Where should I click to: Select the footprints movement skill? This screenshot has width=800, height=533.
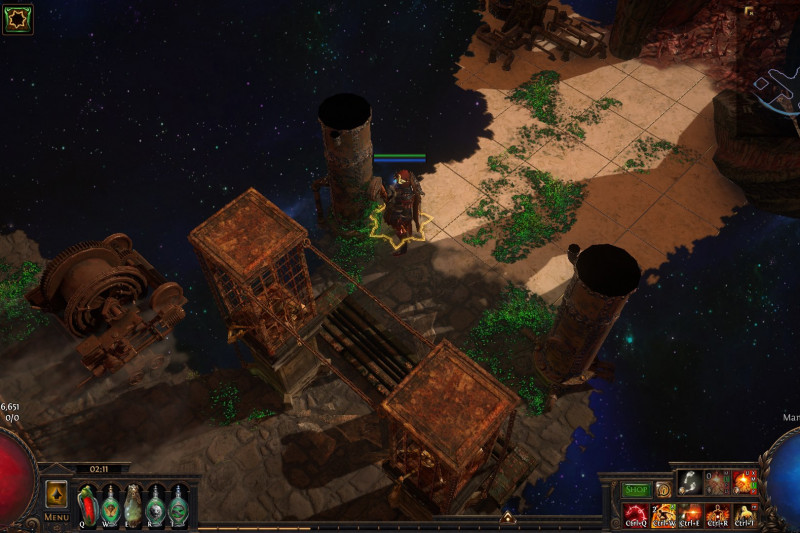[690, 483]
